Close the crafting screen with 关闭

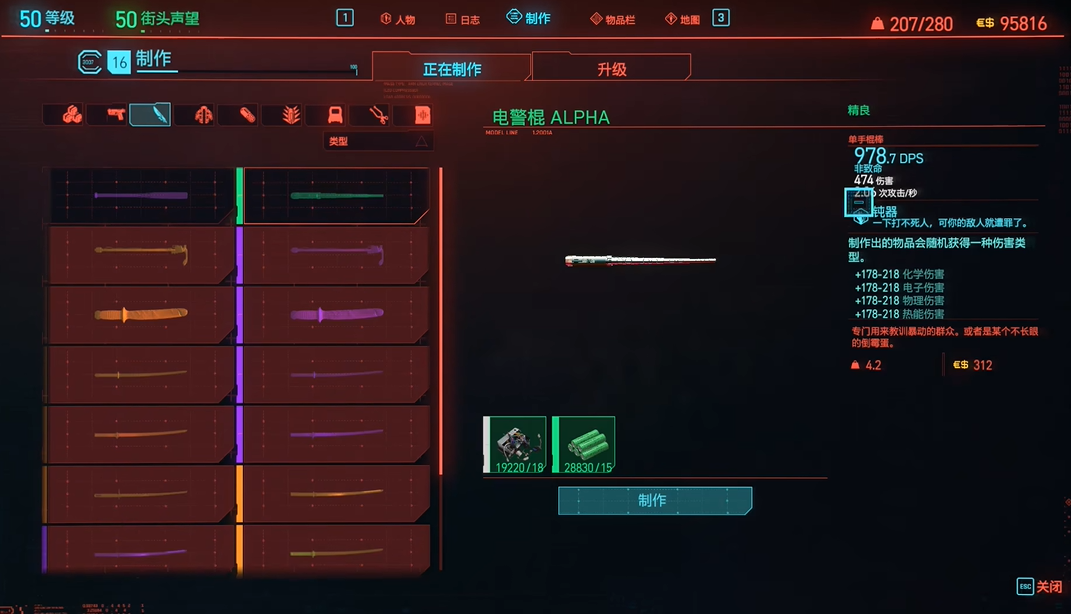click(1039, 586)
